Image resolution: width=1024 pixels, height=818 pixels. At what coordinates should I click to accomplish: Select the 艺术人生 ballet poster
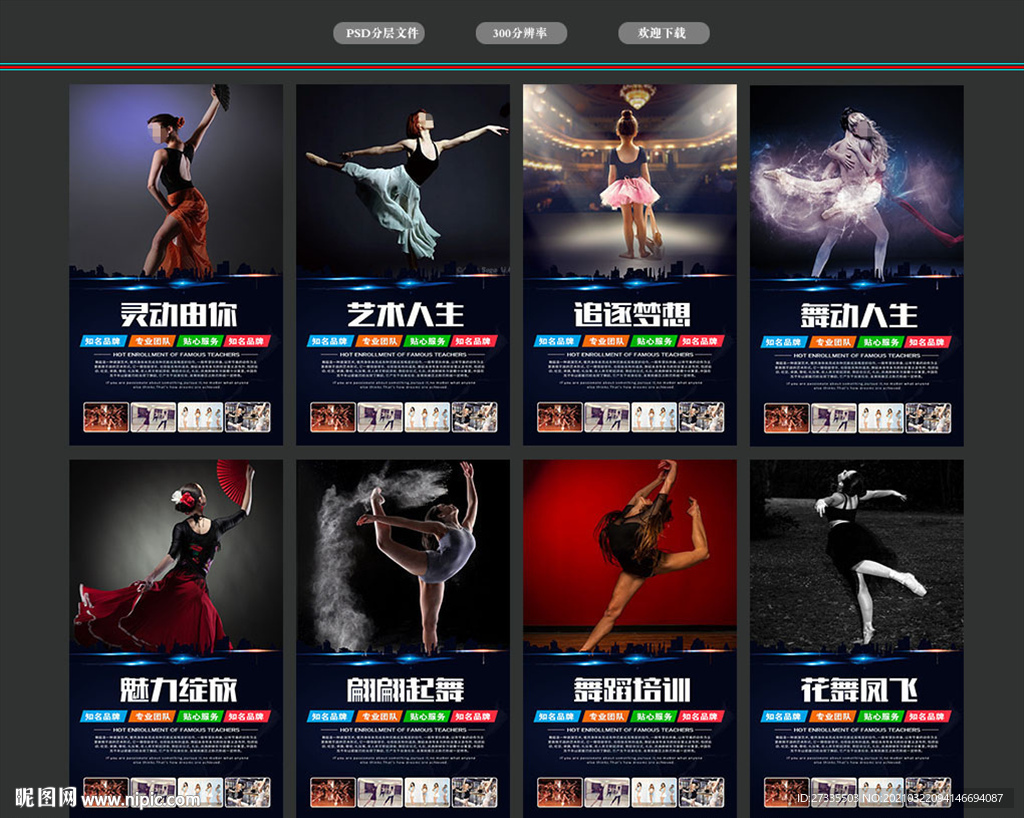(403, 264)
